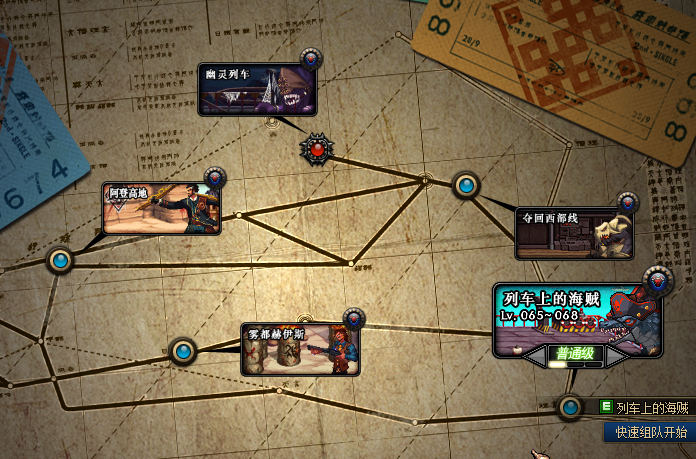Image resolution: width=696 pixels, height=459 pixels.
Task: Choose the 阿登高地 dungeon card
Action: click(160, 208)
